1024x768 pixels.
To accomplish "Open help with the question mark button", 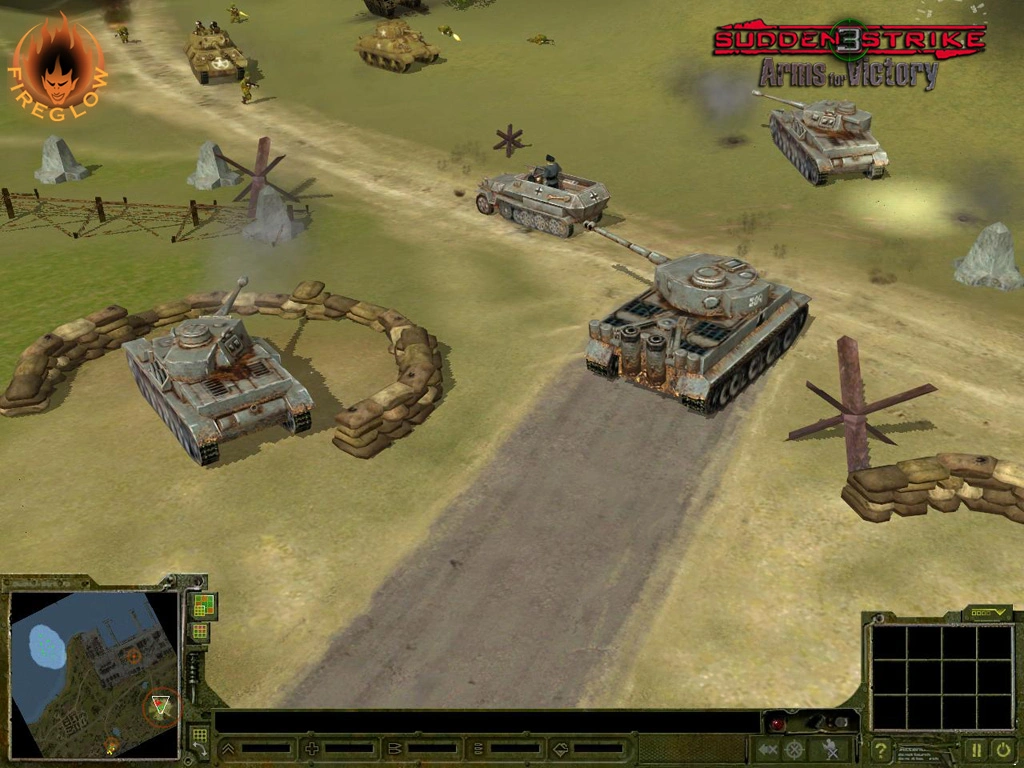I will point(880,749).
